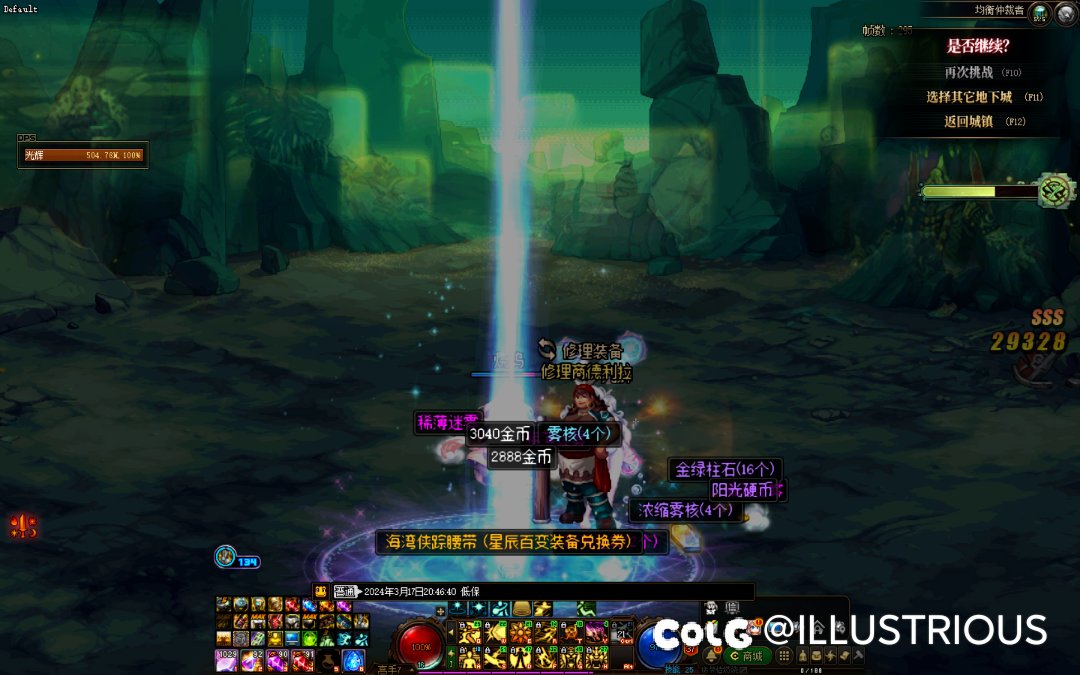The height and width of the screenshot is (675, 1080).
Task: Open the yellow smiley emoji button
Action: point(321,591)
